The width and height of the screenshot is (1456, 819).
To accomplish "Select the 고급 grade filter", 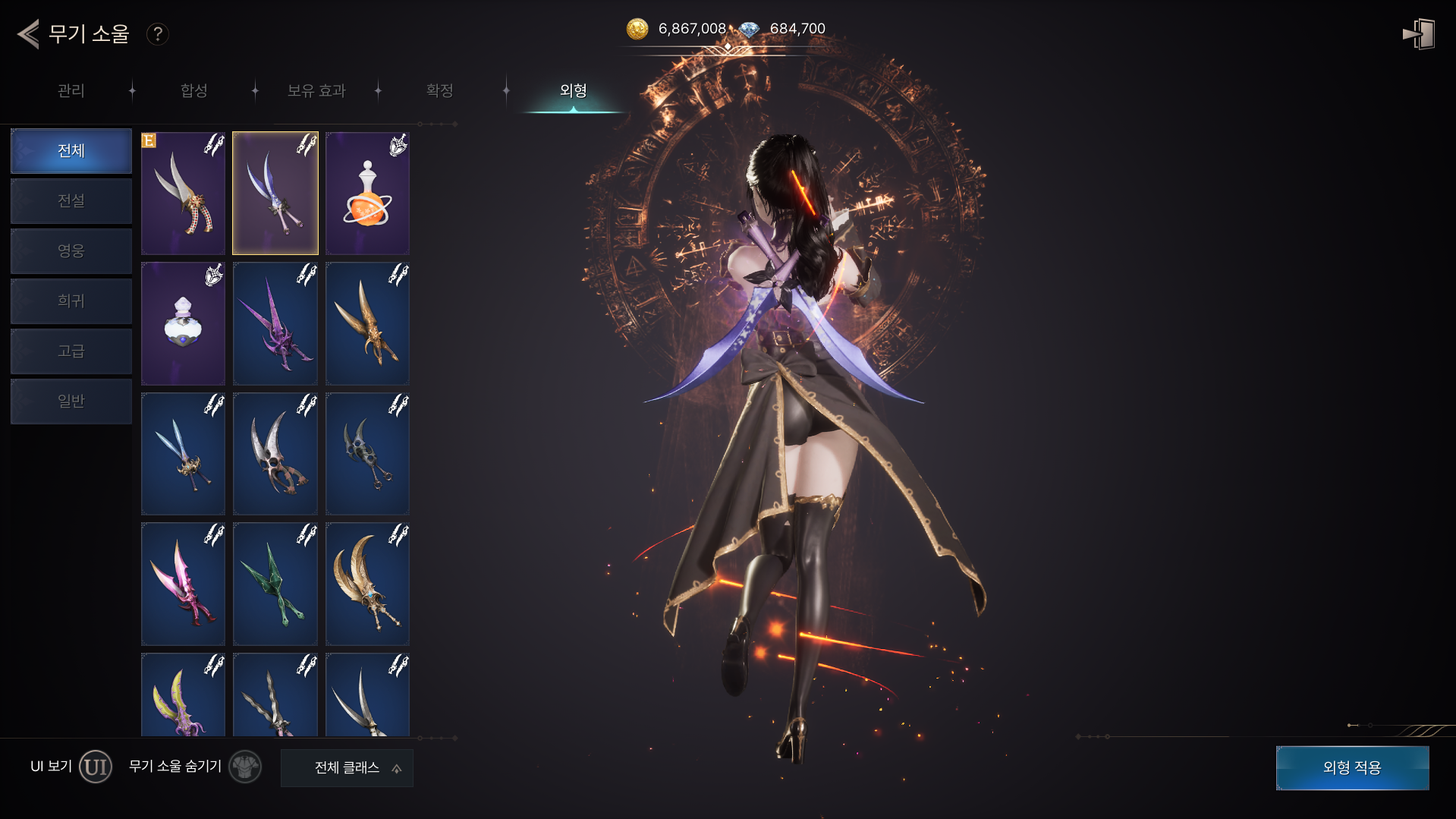I will coord(71,351).
